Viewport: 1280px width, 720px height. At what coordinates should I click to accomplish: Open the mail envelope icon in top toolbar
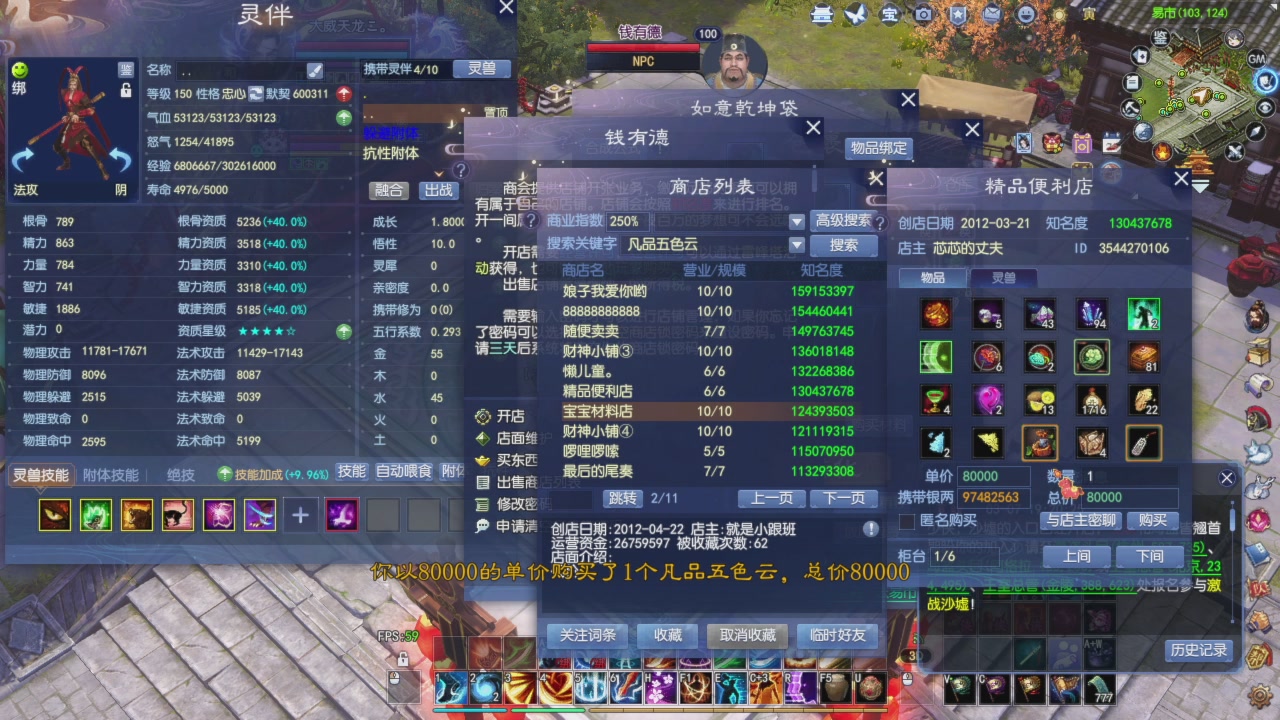[x=993, y=14]
